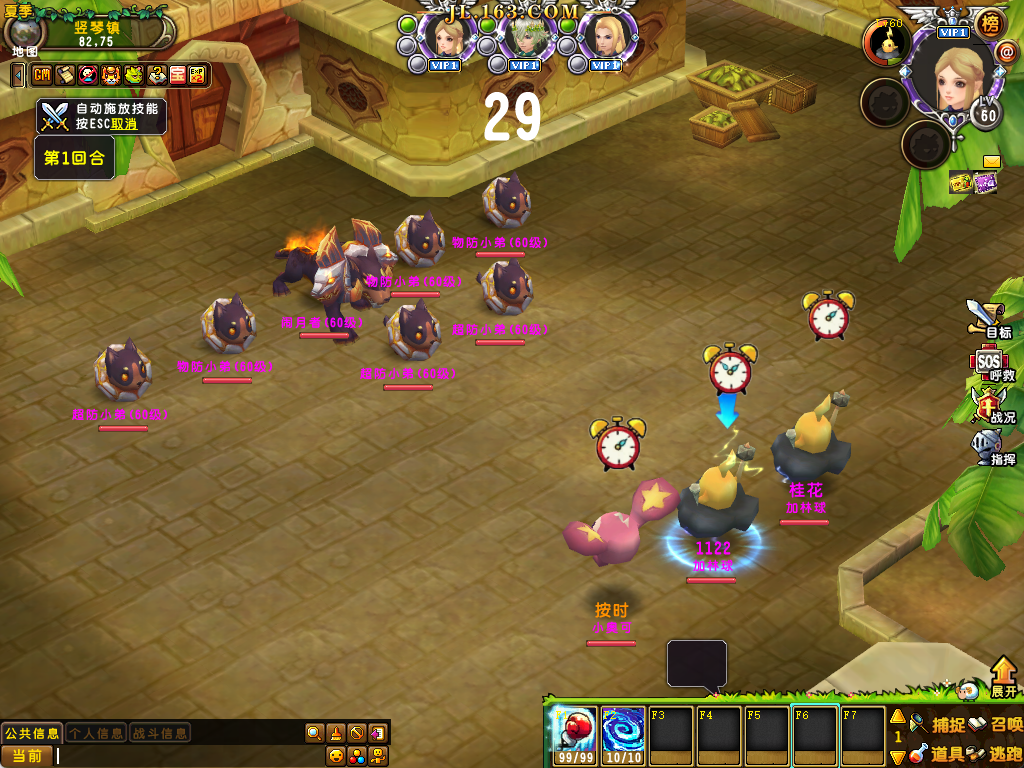
Task: Open the 指挥 command button
Action: click(989, 446)
